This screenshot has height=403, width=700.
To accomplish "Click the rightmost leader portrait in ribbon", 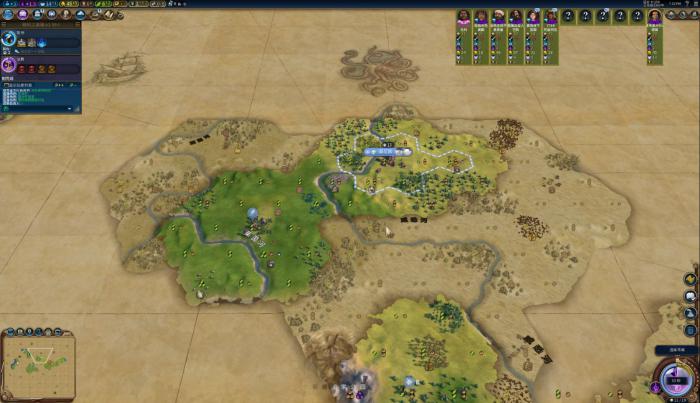I will click(654, 17).
